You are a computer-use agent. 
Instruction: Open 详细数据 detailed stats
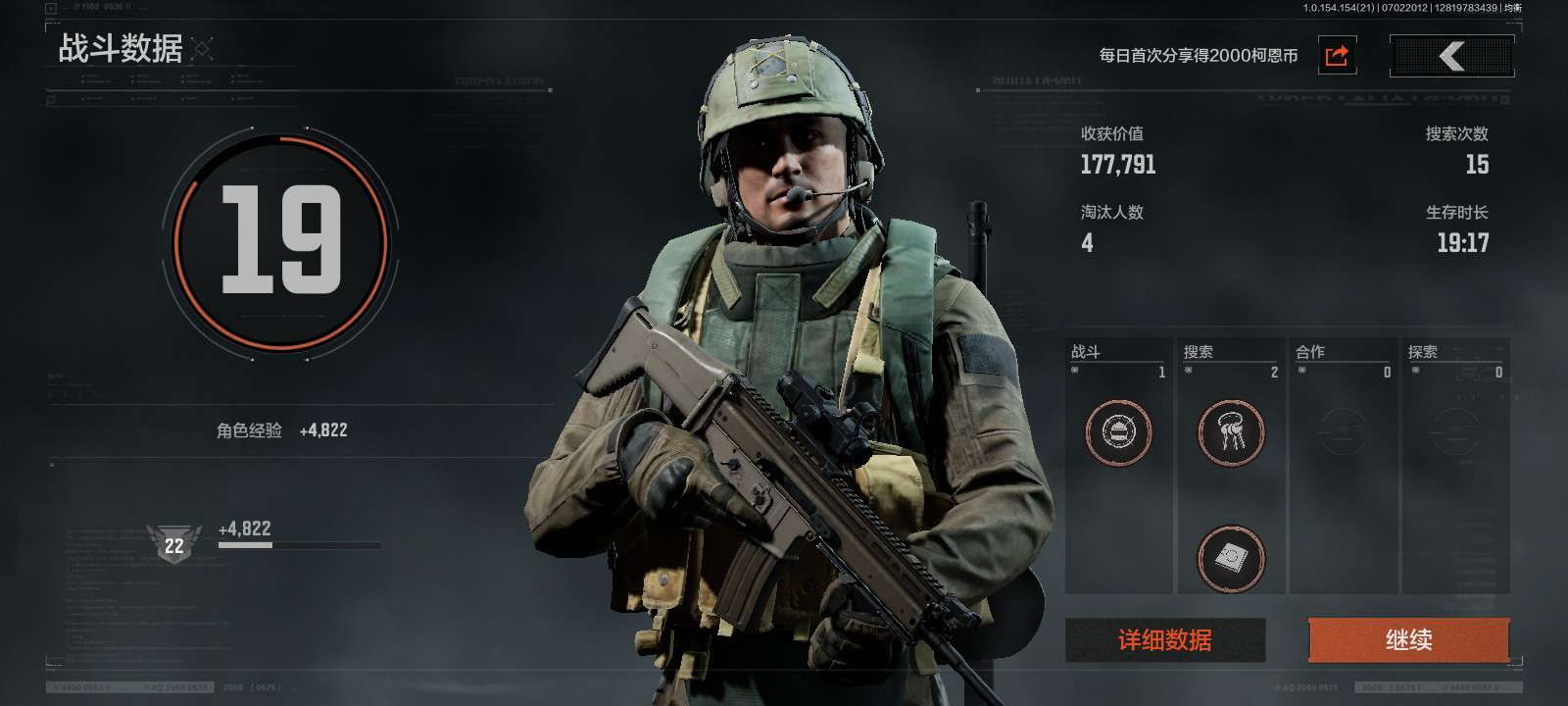coord(1165,640)
